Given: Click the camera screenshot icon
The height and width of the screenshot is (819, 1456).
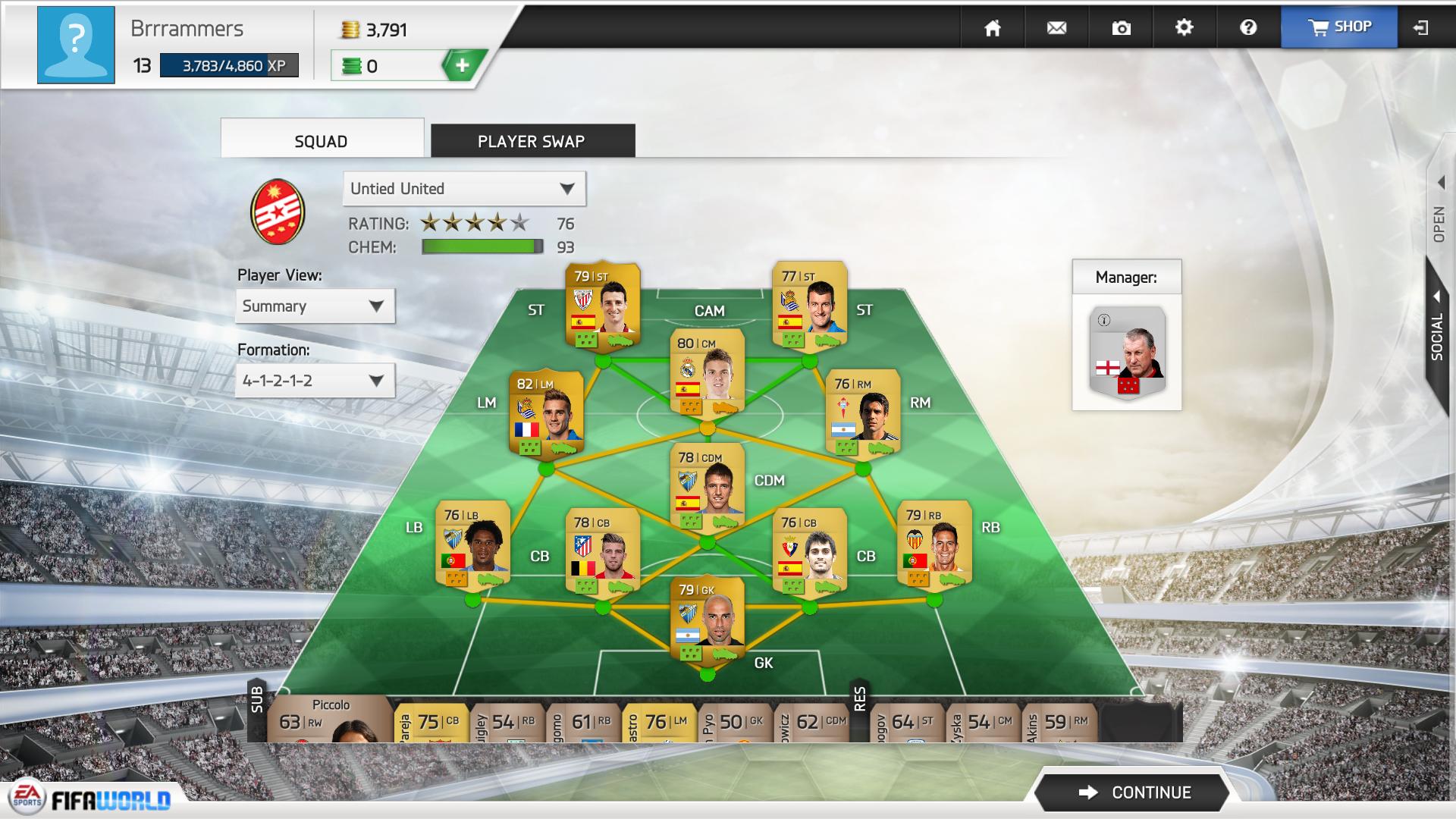Looking at the screenshot, I should pyautogui.click(x=1120, y=27).
